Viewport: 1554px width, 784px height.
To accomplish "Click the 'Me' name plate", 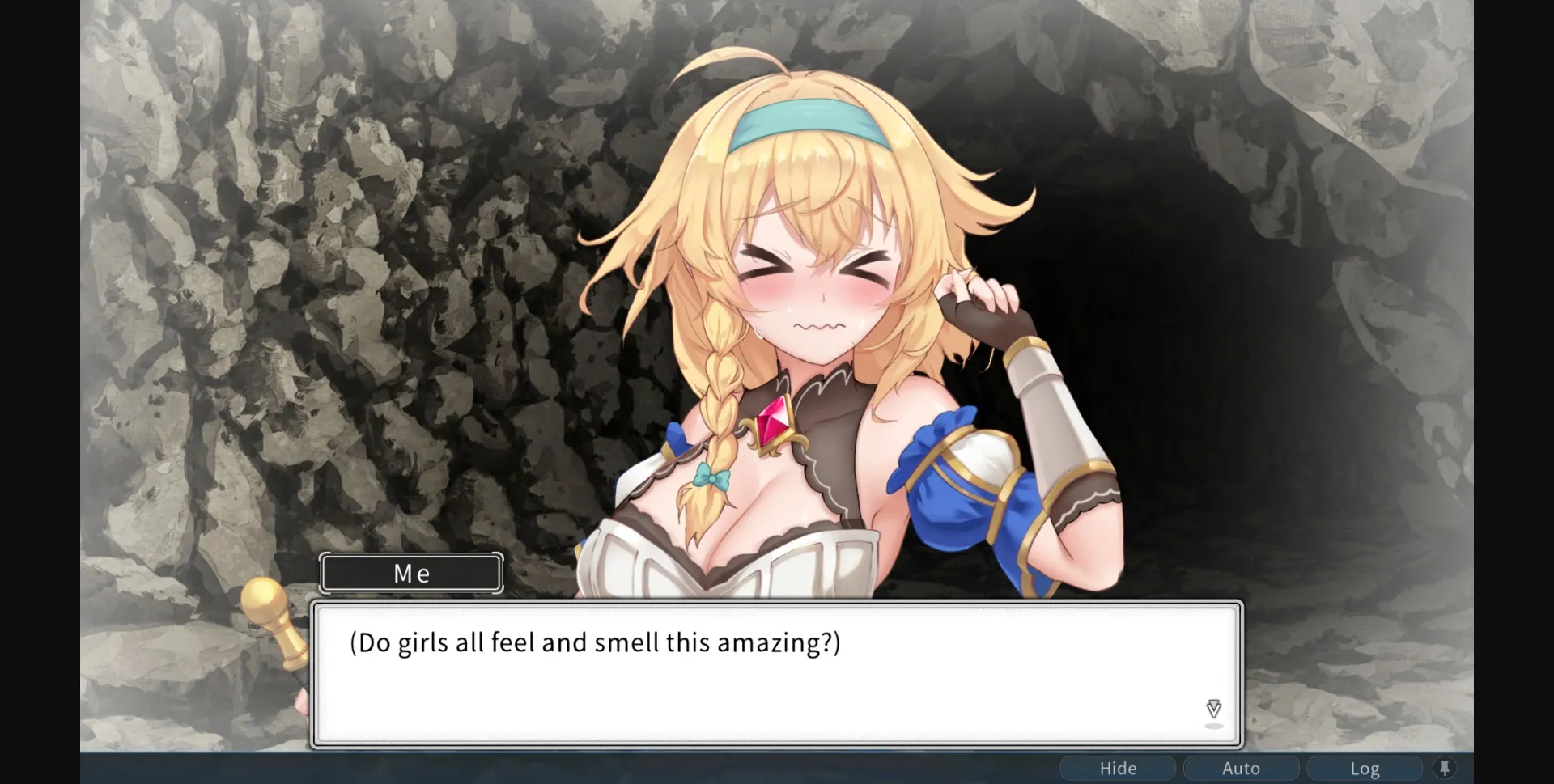I will 410,573.
